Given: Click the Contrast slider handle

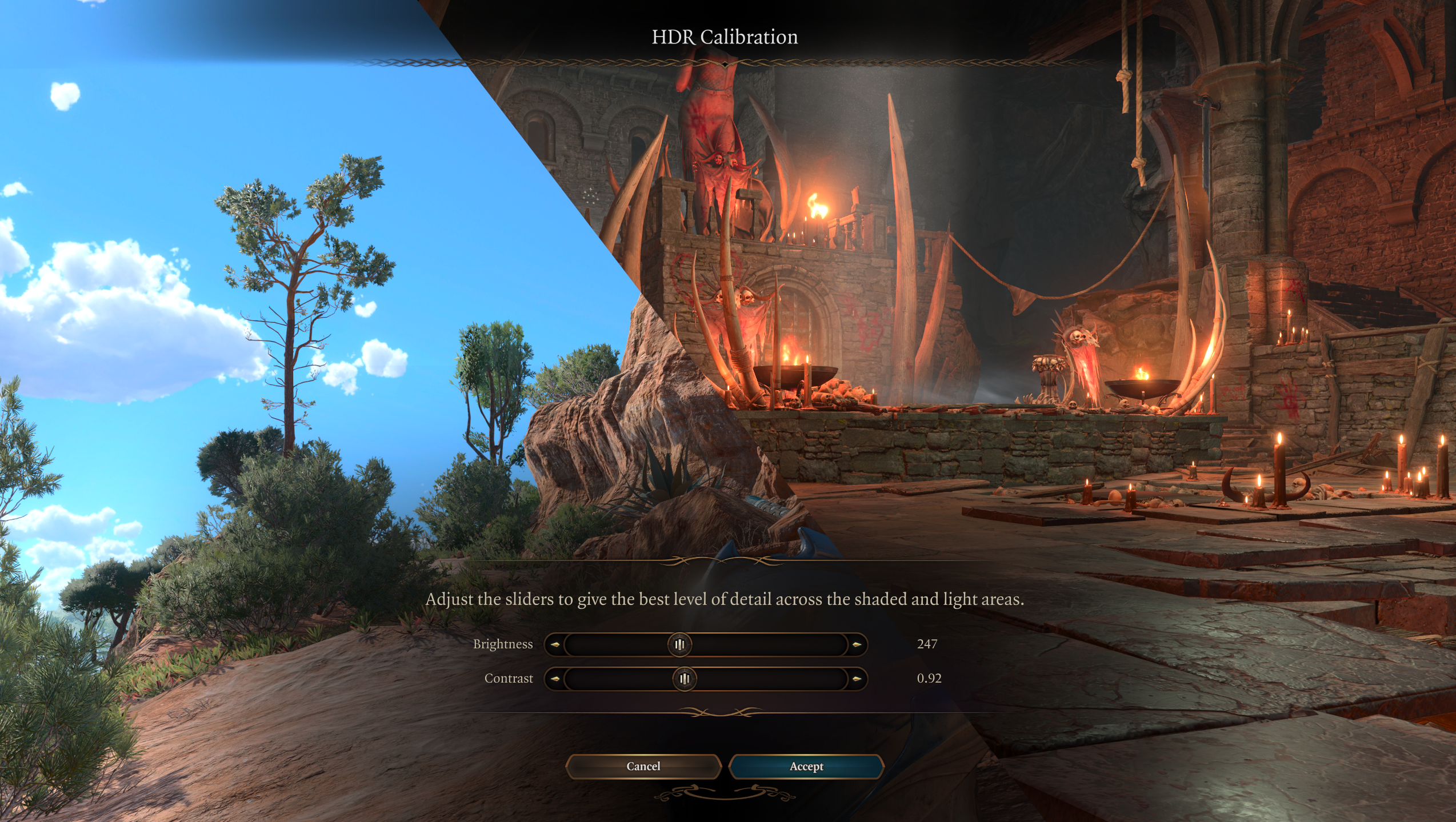Looking at the screenshot, I should pos(685,679).
